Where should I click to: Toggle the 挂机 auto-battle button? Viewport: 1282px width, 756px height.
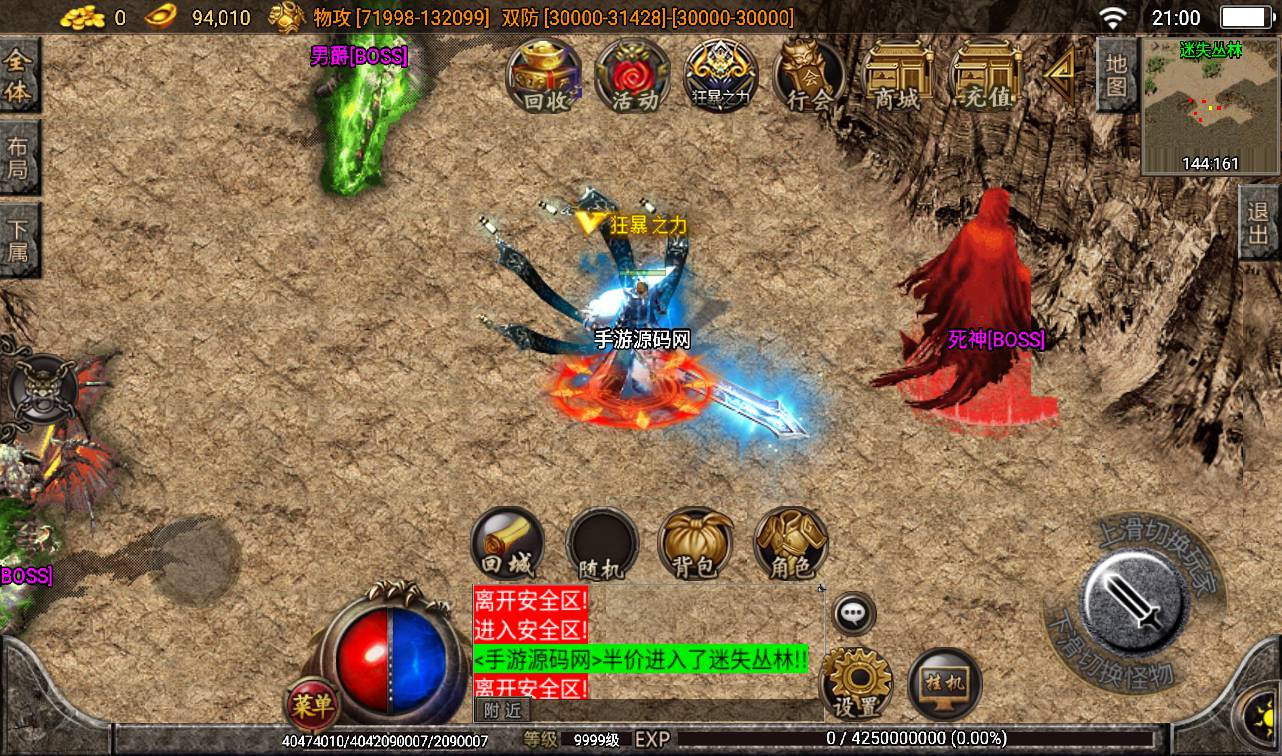click(x=944, y=684)
